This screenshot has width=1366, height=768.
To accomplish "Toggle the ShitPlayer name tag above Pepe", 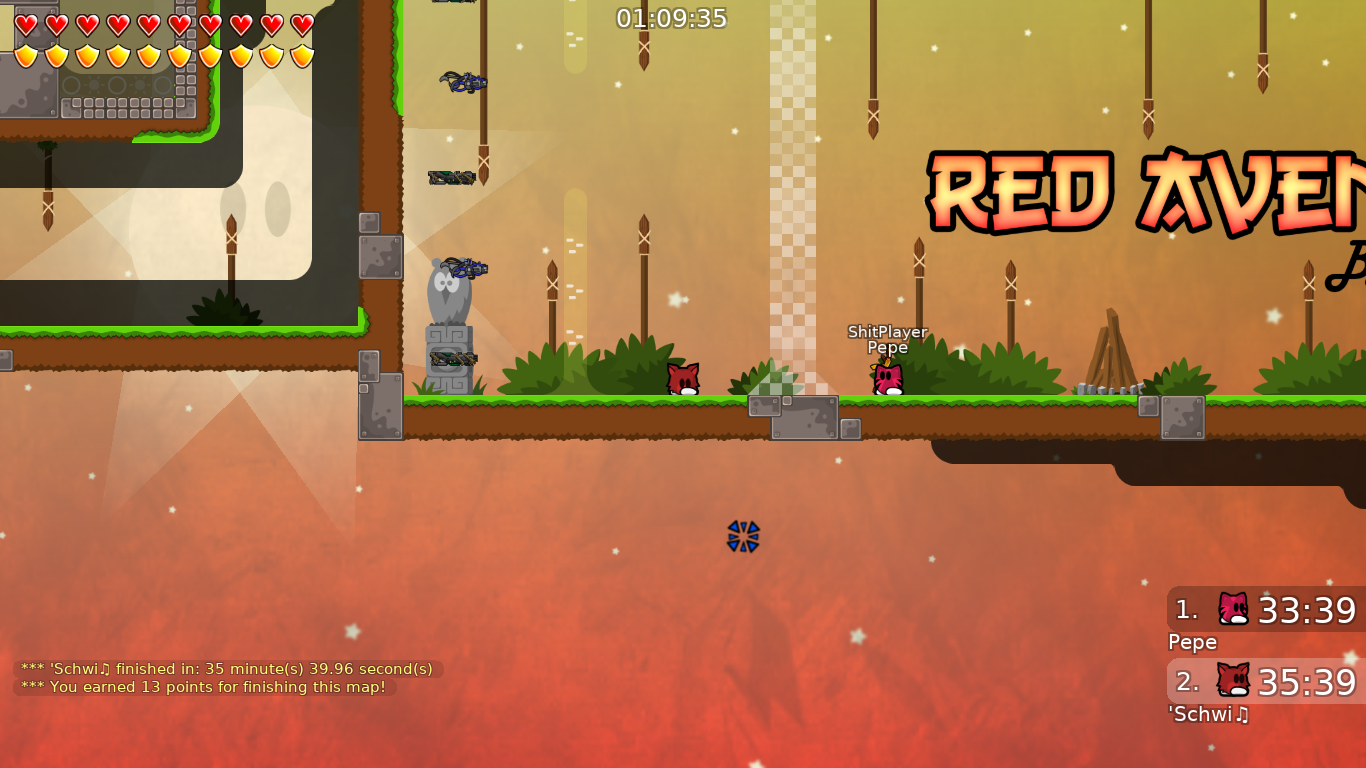I will tap(886, 332).
